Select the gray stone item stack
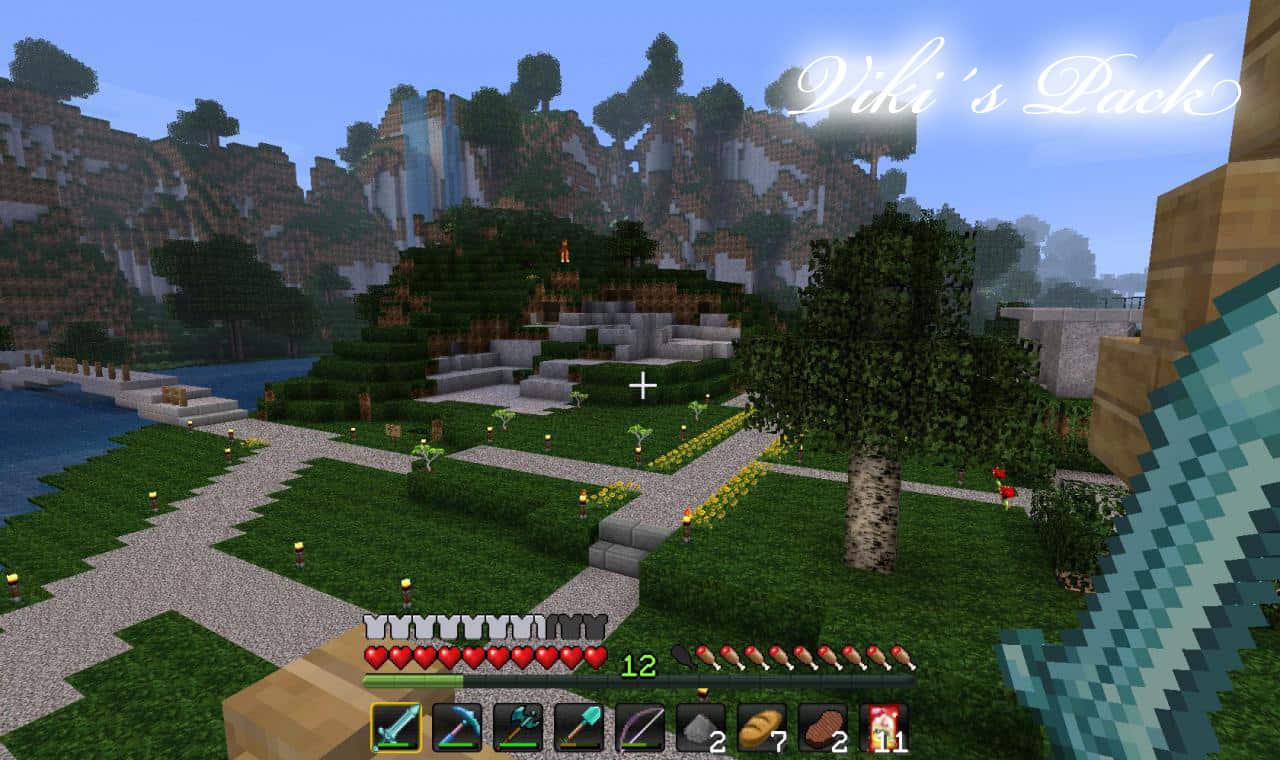This screenshot has width=1280, height=760. 700,727
